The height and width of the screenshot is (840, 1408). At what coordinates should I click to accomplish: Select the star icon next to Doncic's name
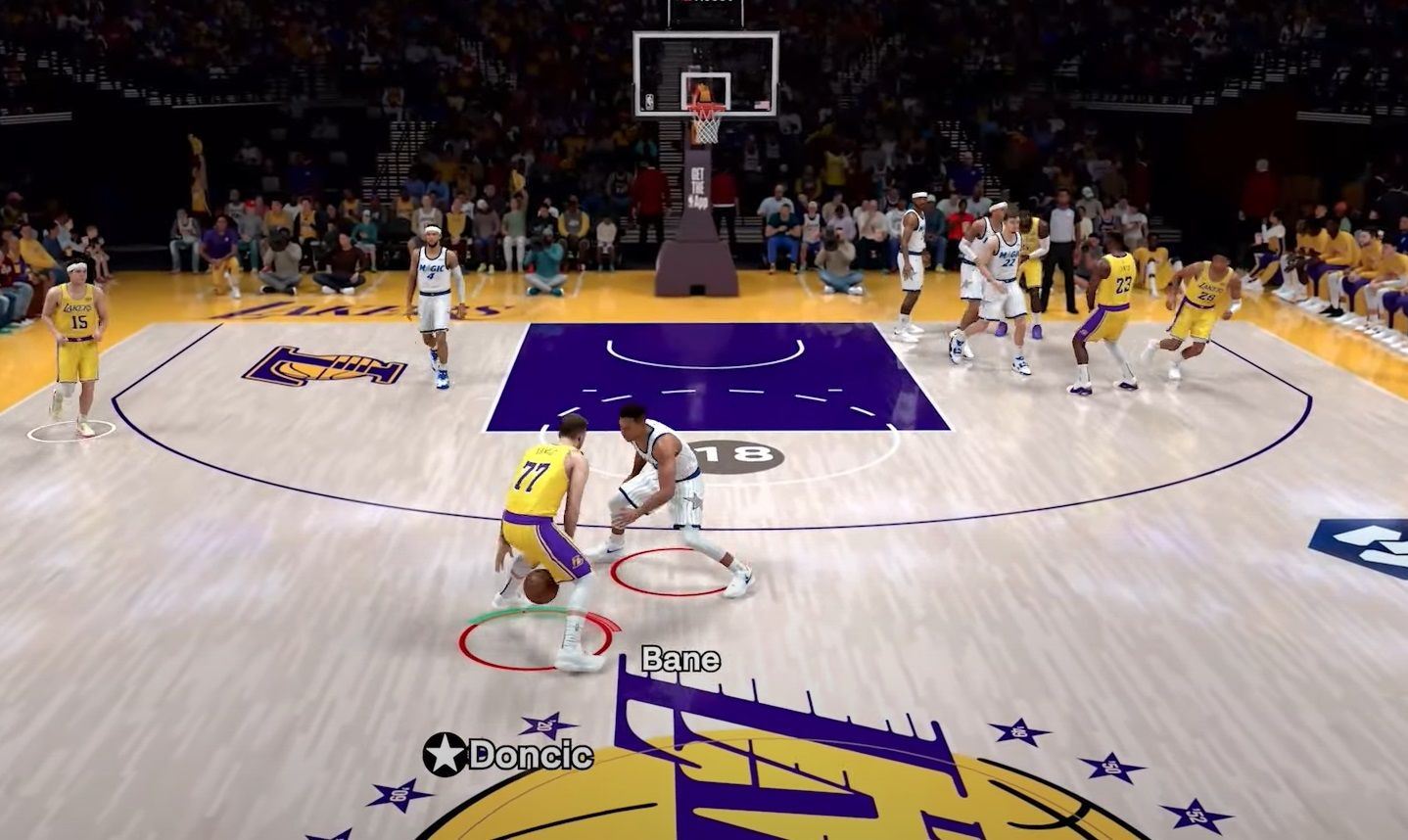pos(444,755)
